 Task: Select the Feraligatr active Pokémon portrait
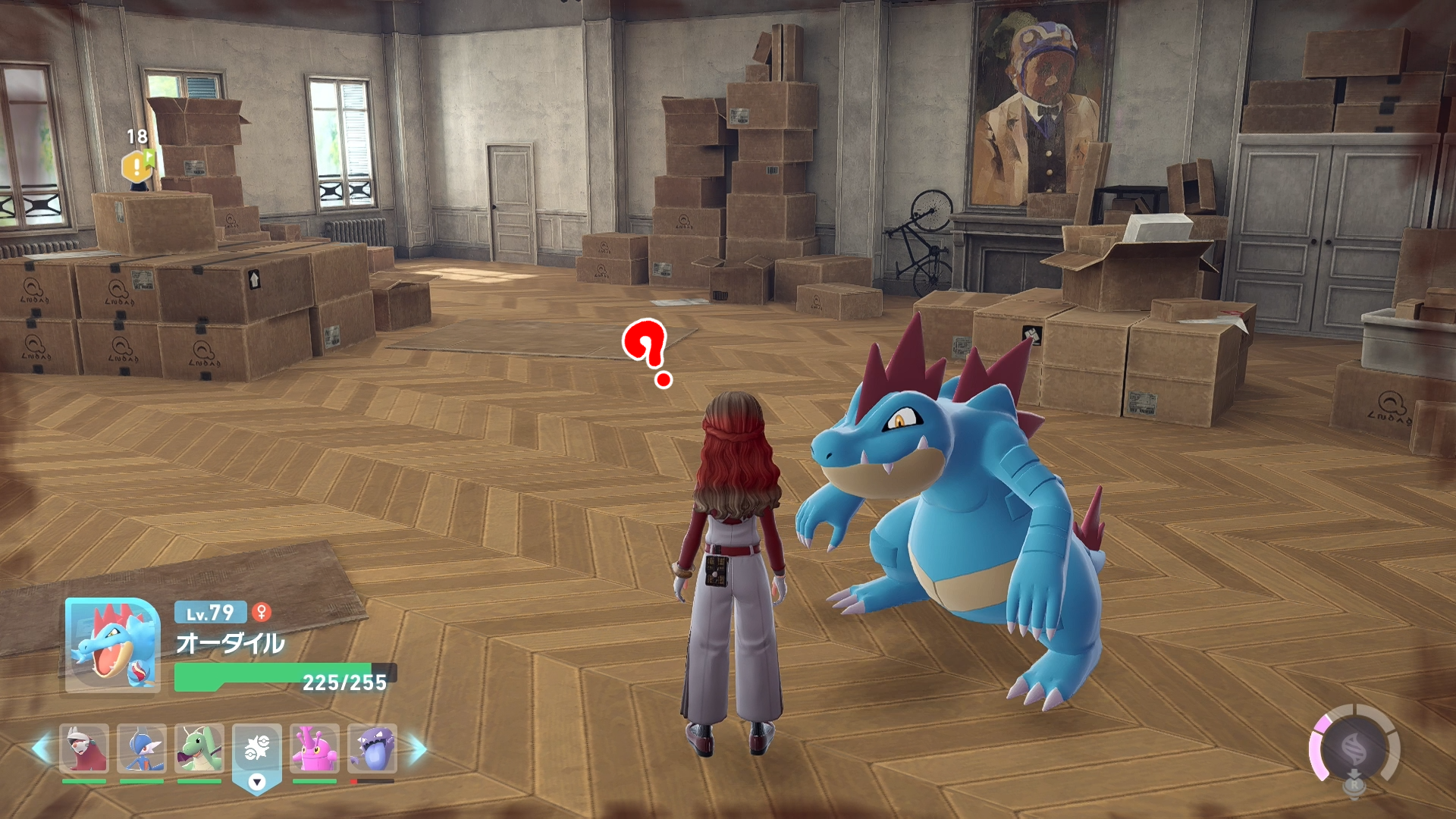point(112,645)
